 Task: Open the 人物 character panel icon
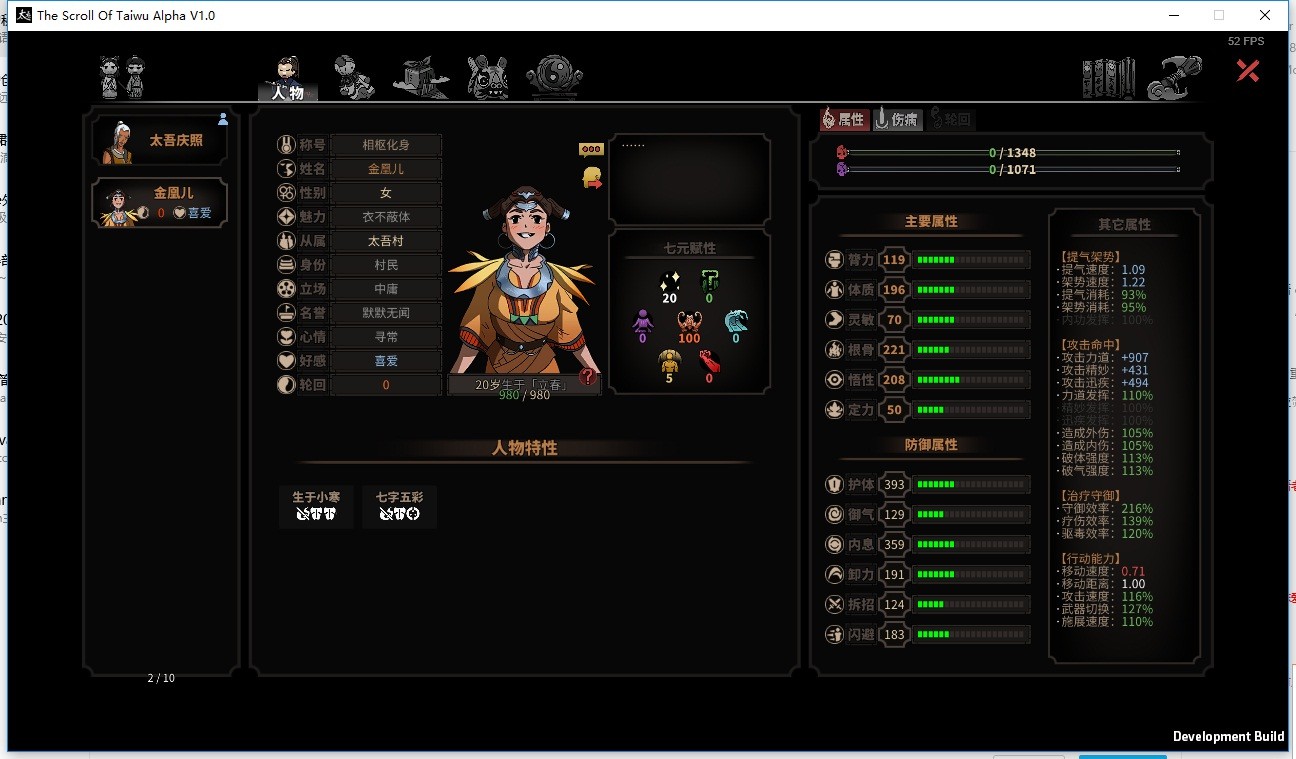click(288, 72)
